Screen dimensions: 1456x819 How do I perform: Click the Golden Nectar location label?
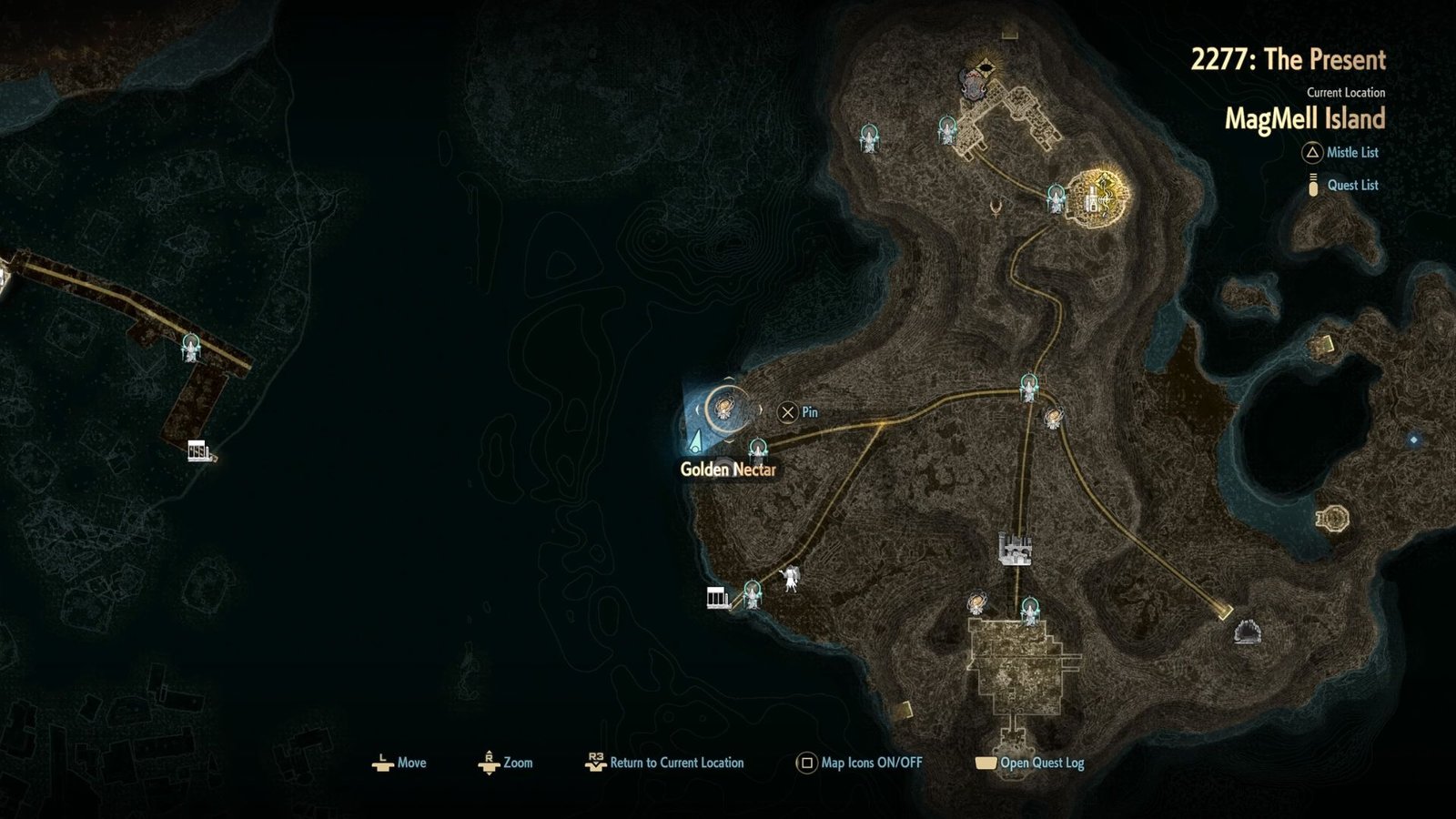tap(729, 471)
